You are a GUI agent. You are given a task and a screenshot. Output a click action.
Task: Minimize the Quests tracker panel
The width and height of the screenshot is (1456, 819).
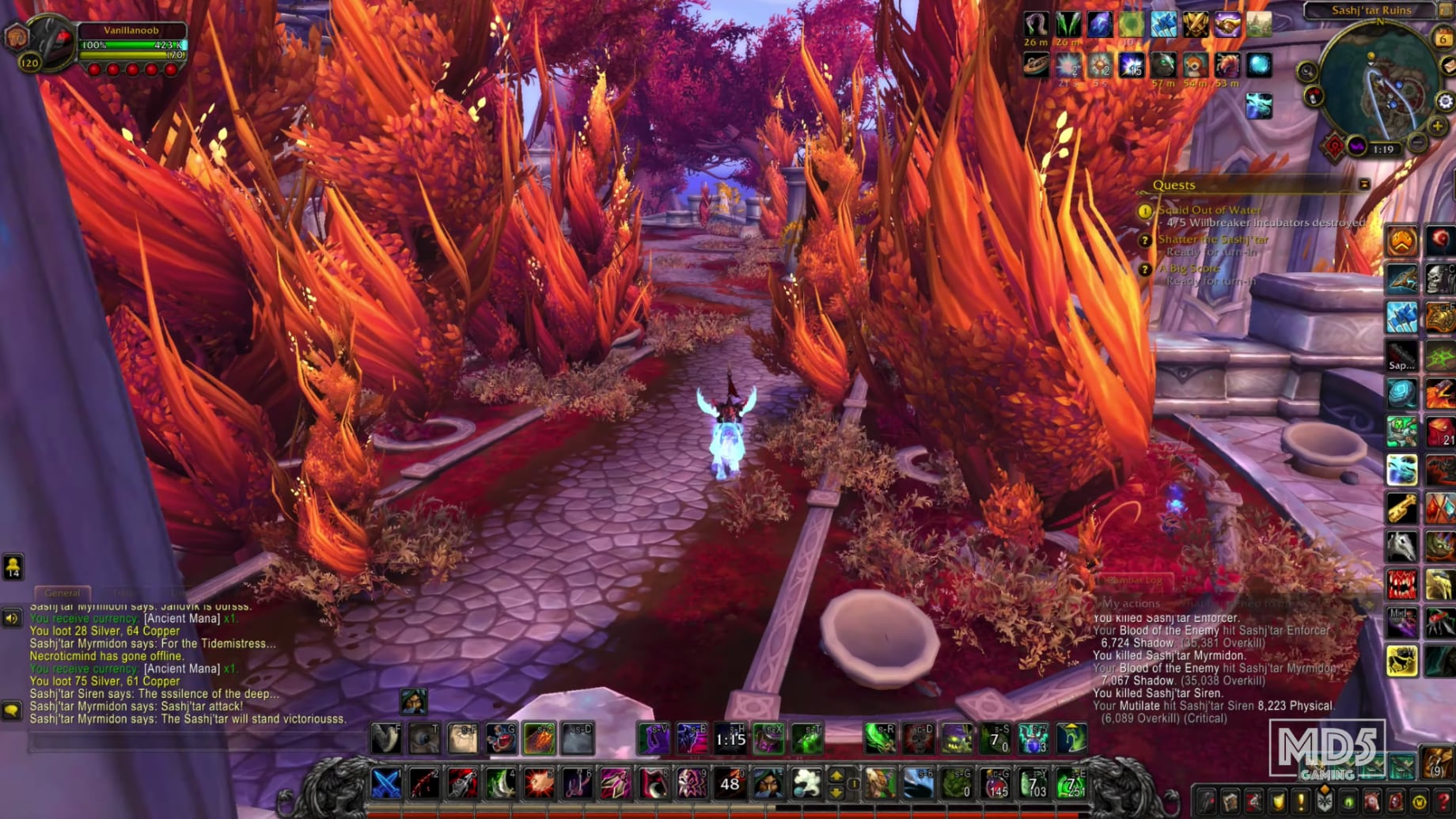click(x=1365, y=184)
